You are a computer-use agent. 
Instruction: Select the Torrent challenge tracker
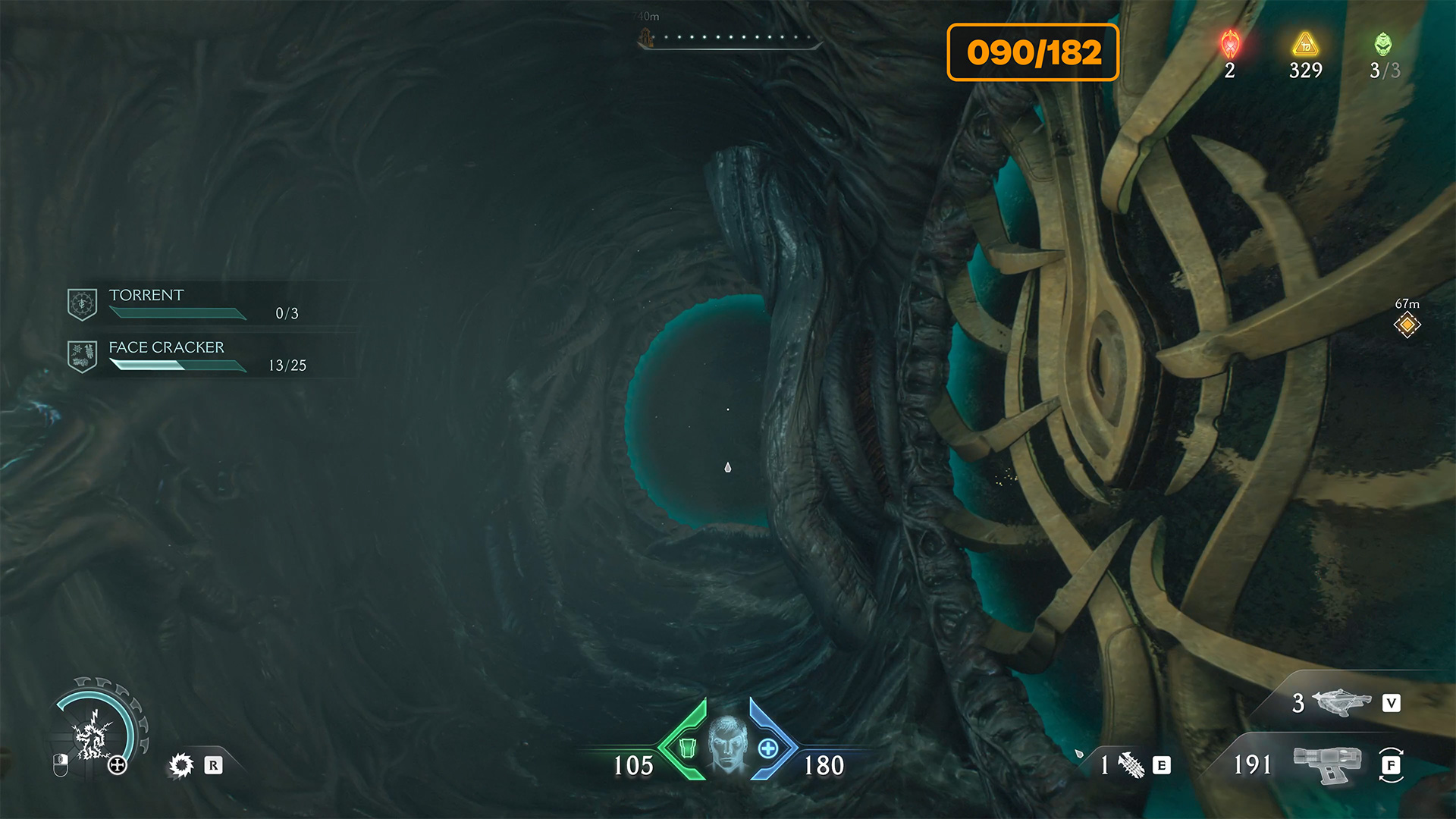tap(203, 303)
